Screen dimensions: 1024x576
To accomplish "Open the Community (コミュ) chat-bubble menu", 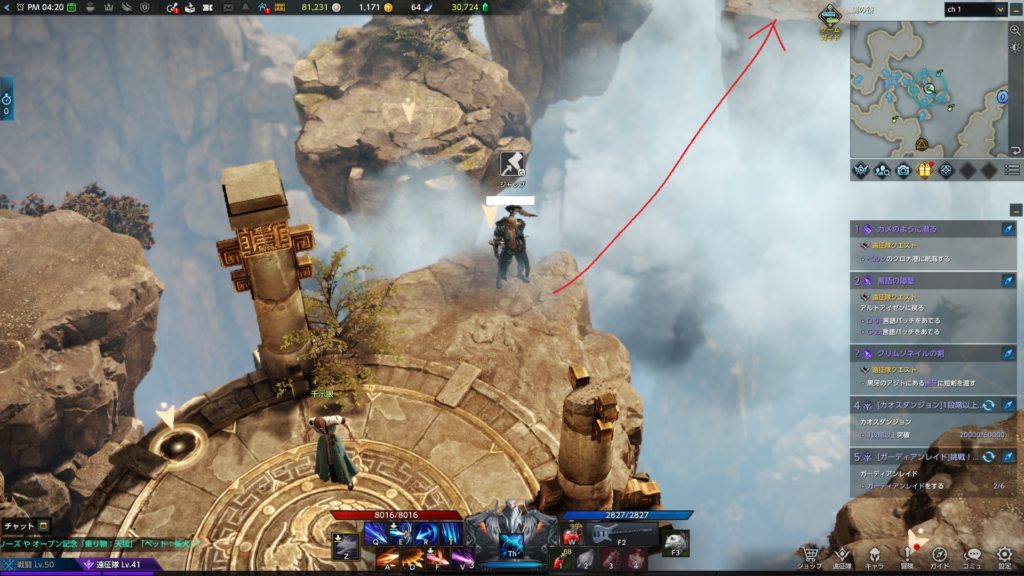I will tap(972, 555).
